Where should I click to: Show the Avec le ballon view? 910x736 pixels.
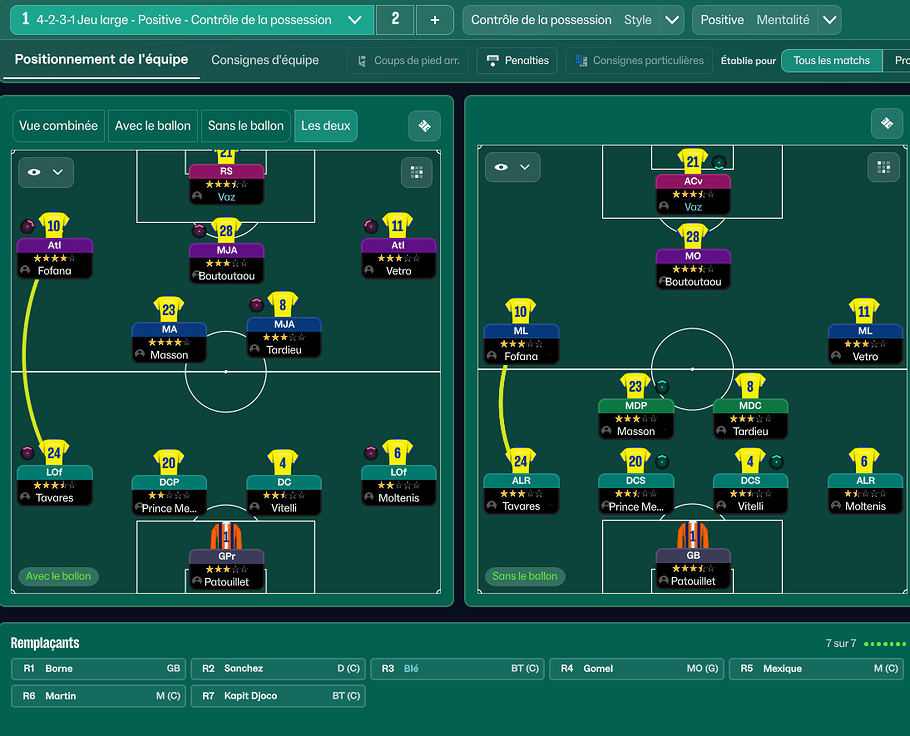(152, 126)
